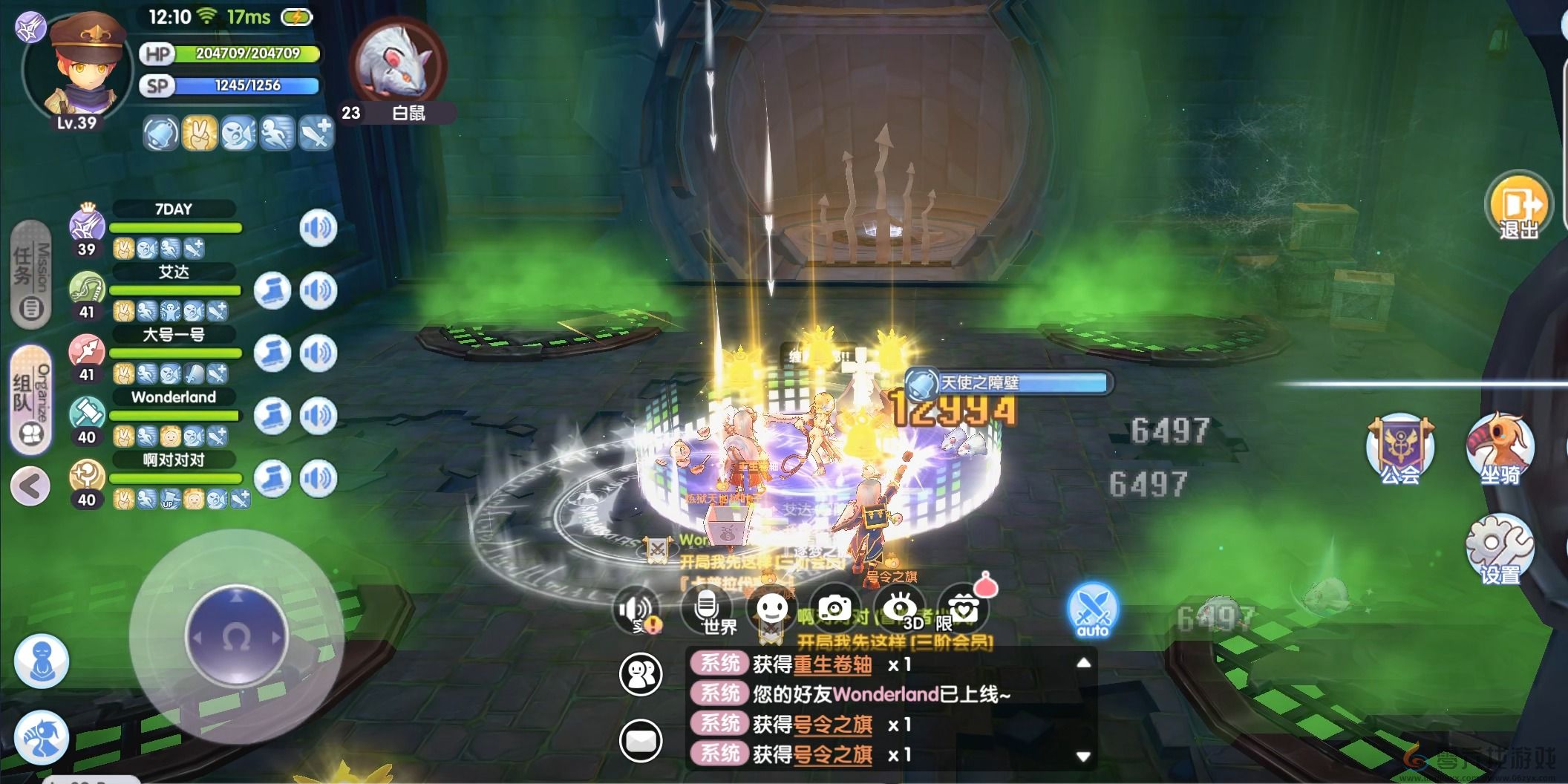
Task: Follow party member 艾达 with boot icon
Action: [272, 290]
